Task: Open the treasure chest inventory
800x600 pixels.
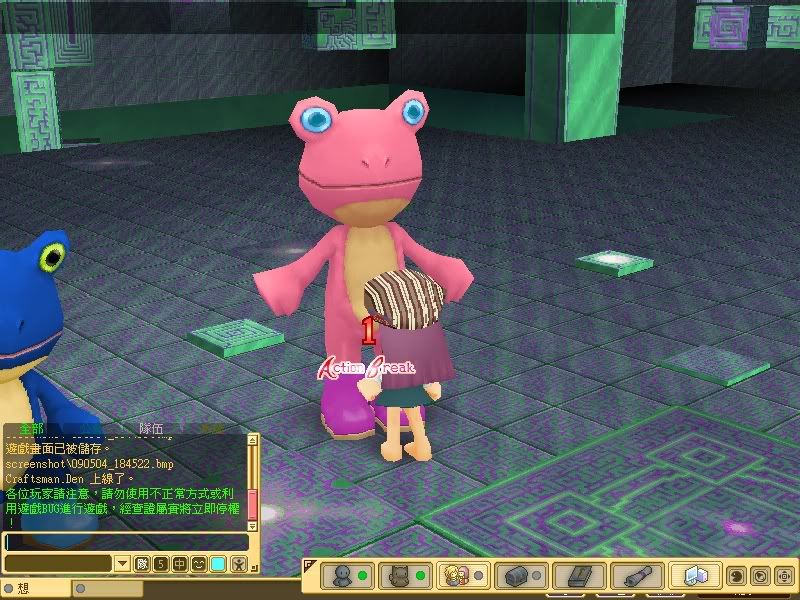Action: pos(517,576)
